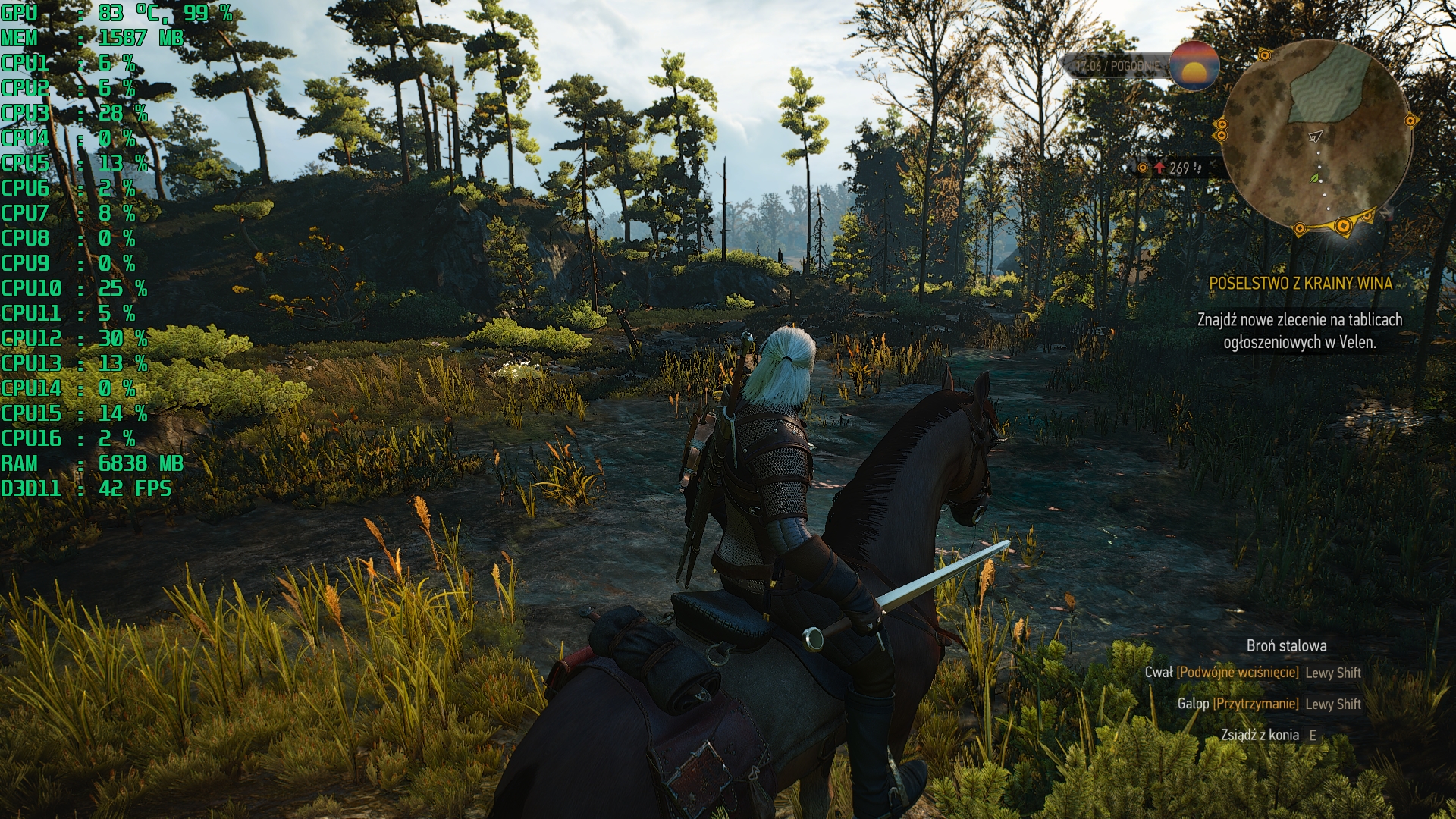
Task: Click the quest objective text about Velen notice boards
Action: (x=1300, y=331)
